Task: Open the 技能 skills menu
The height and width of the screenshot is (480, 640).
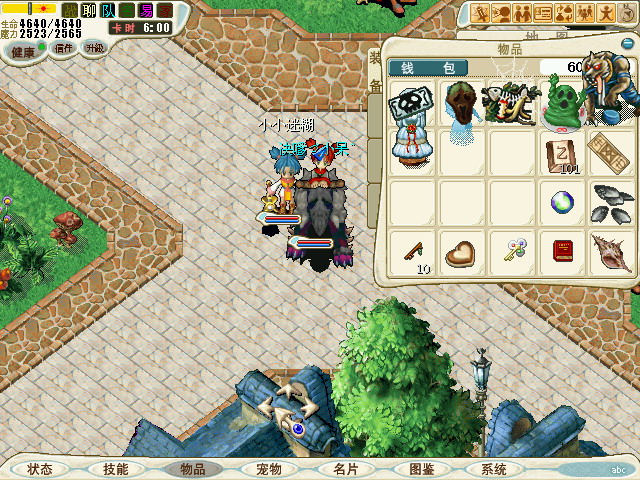Action: (x=115, y=468)
